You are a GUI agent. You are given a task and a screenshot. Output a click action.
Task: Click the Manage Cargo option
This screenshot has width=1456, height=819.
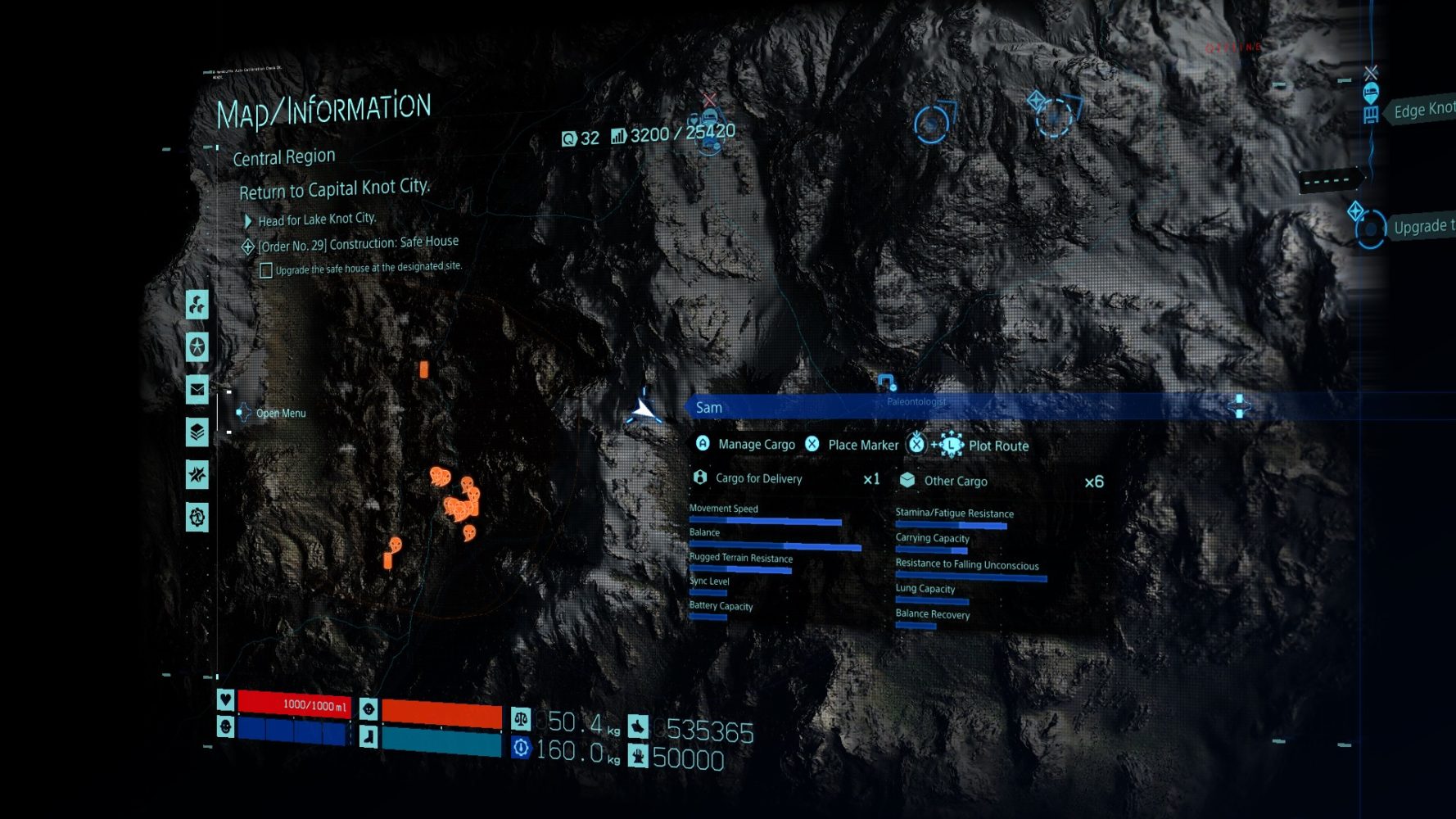[755, 444]
